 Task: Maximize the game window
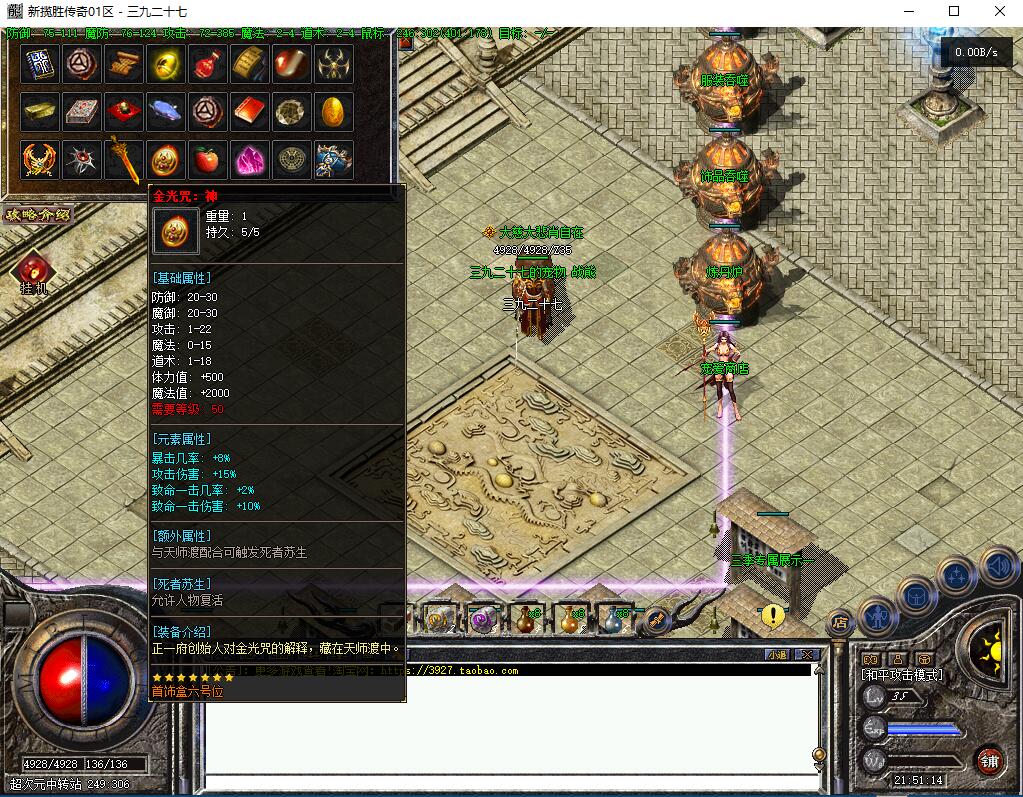[953, 11]
